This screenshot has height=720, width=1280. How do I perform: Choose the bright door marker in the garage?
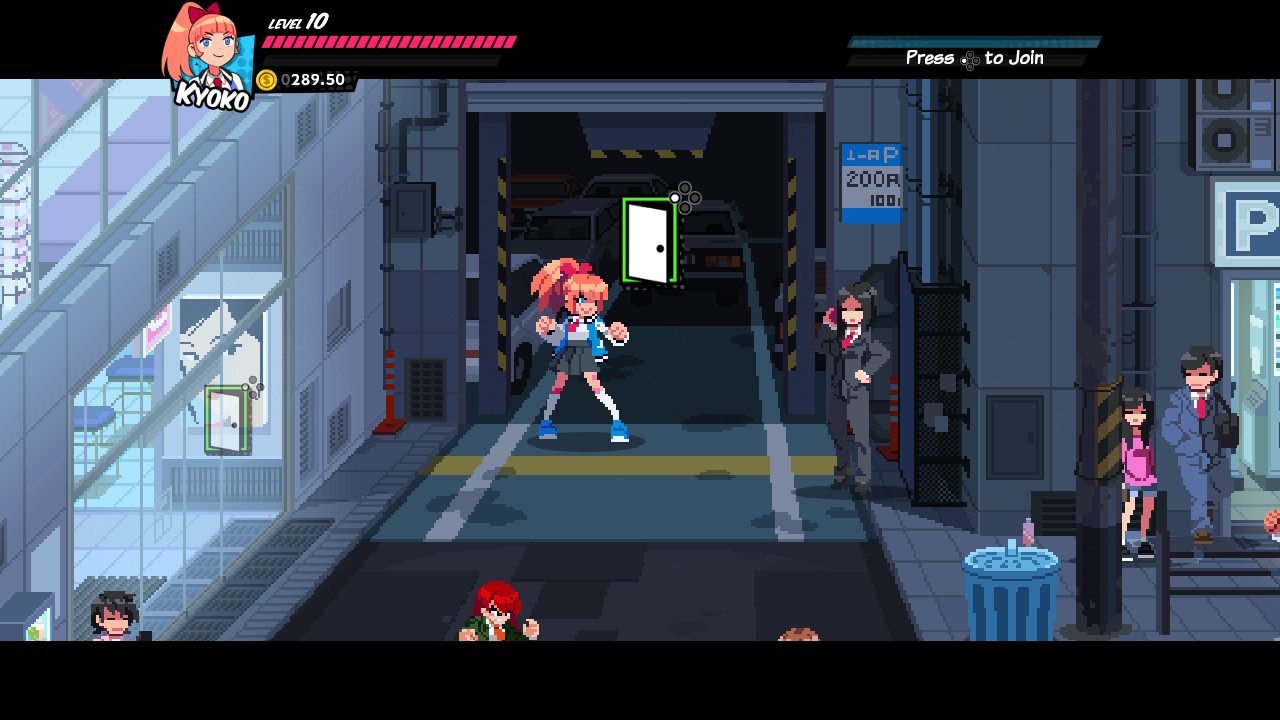click(x=650, y=241)
